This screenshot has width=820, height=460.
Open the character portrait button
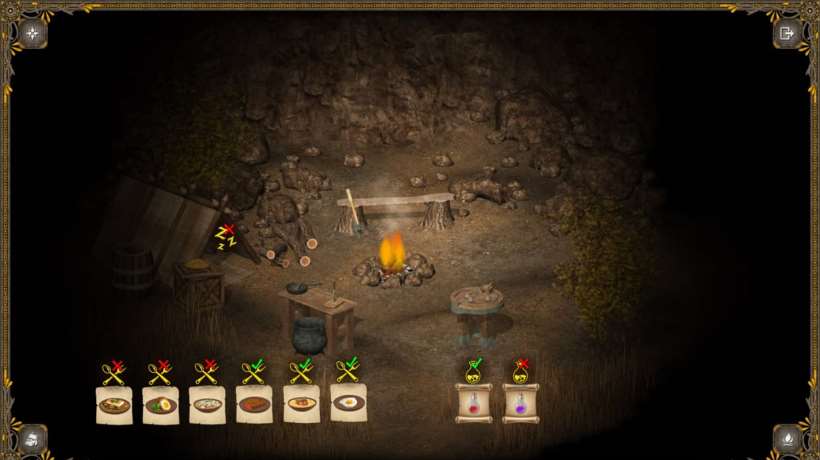coord(33,438)
